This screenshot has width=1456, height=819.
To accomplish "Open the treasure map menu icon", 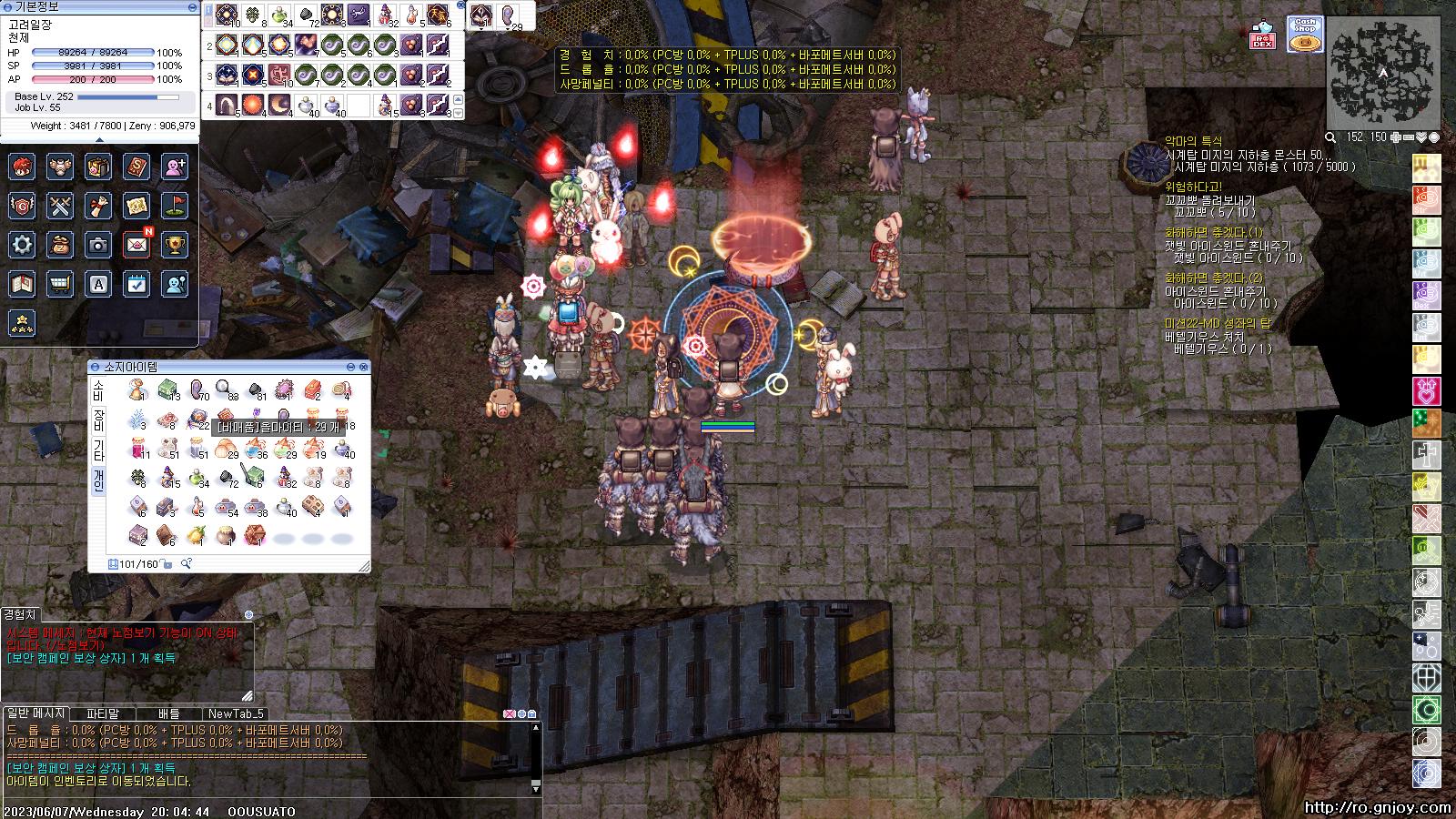I will point(136,206).
